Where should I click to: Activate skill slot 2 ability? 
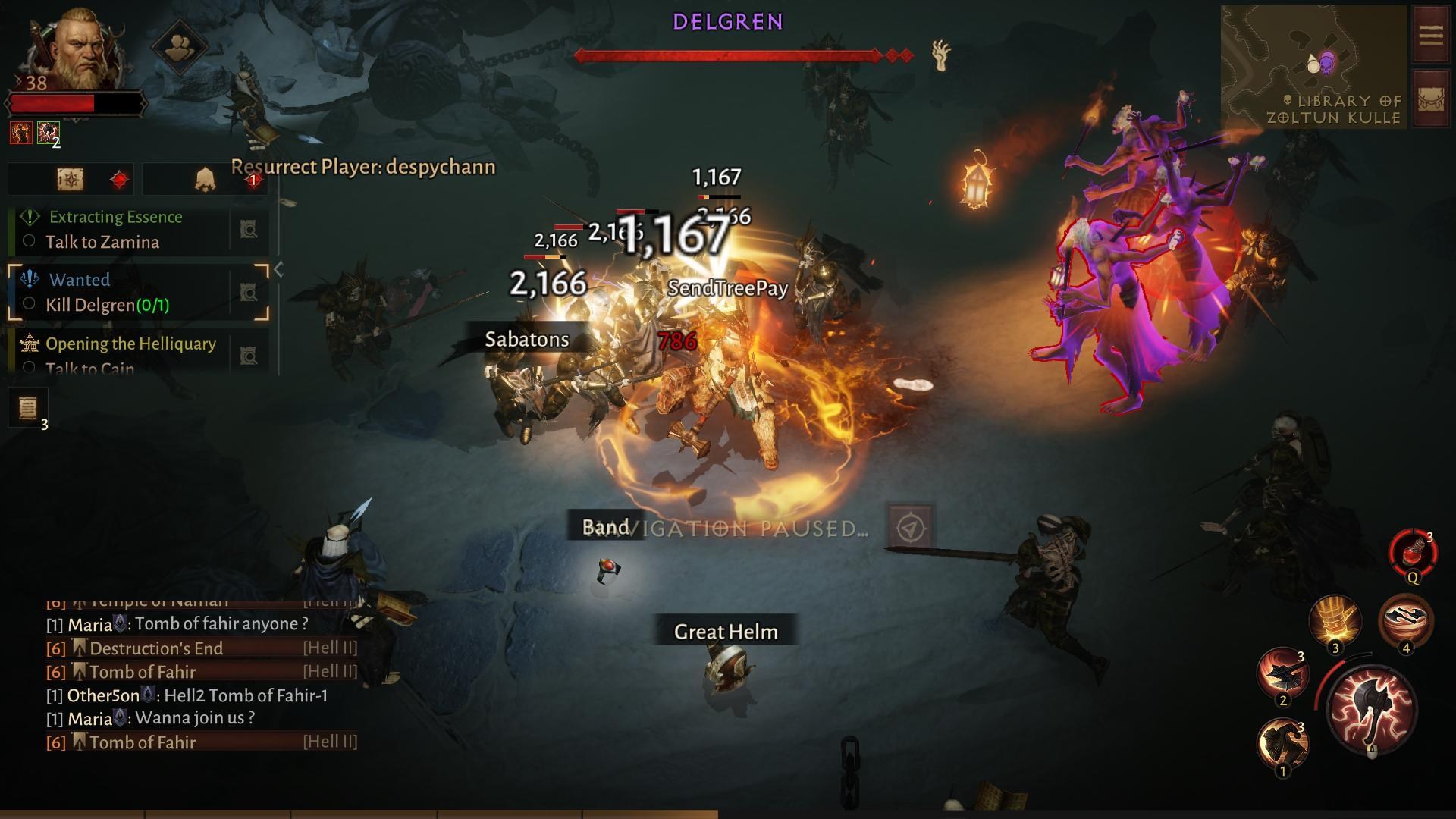point(1282,673)
